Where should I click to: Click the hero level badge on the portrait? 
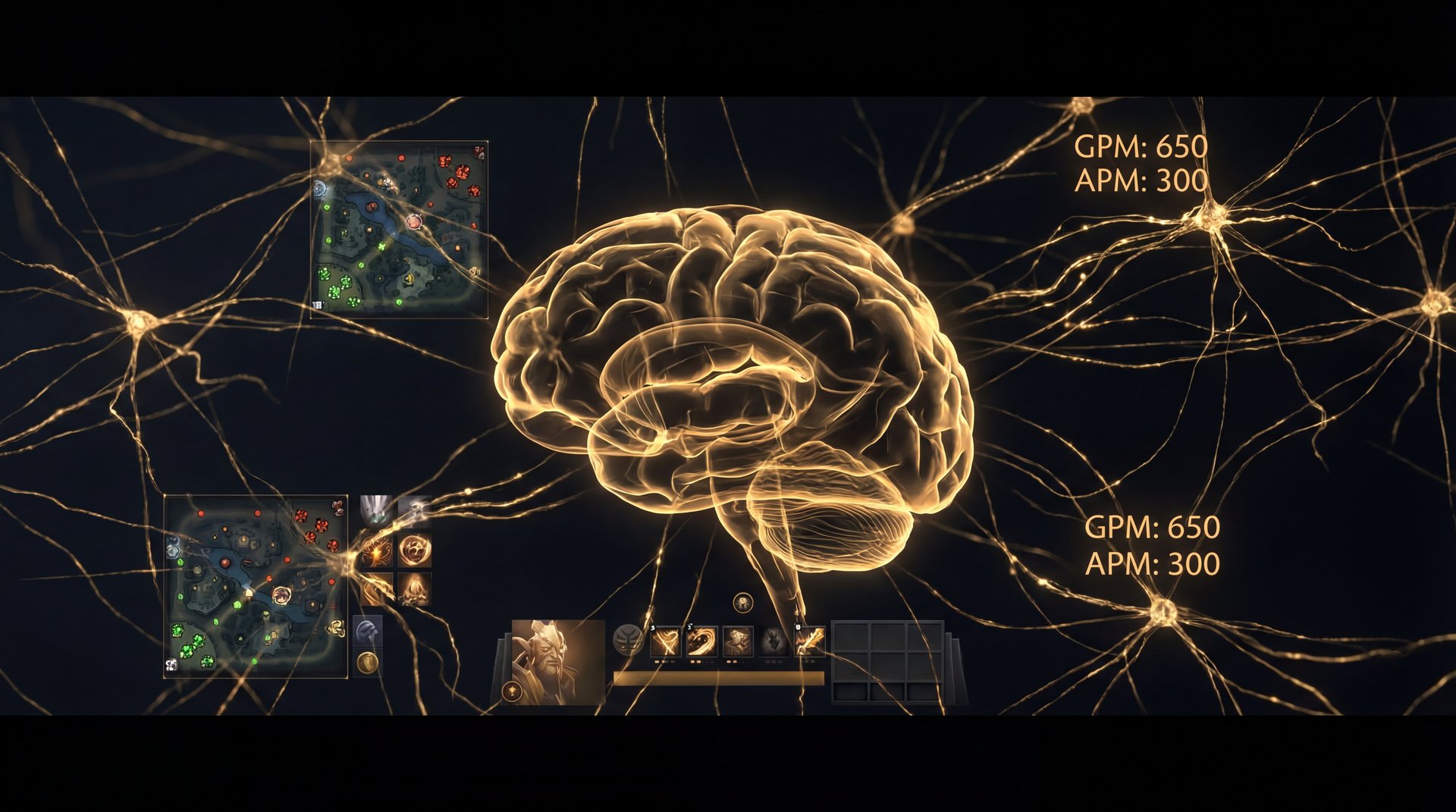(511, 690)
